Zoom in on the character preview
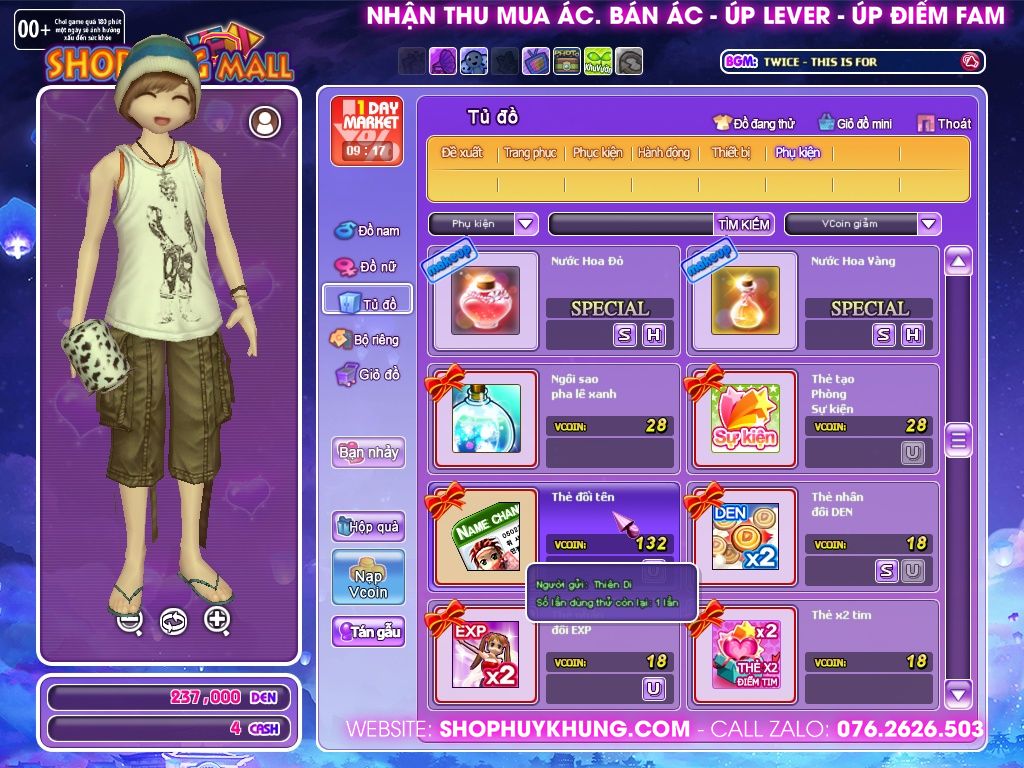The image size is (1024, 768). point(217,620)
